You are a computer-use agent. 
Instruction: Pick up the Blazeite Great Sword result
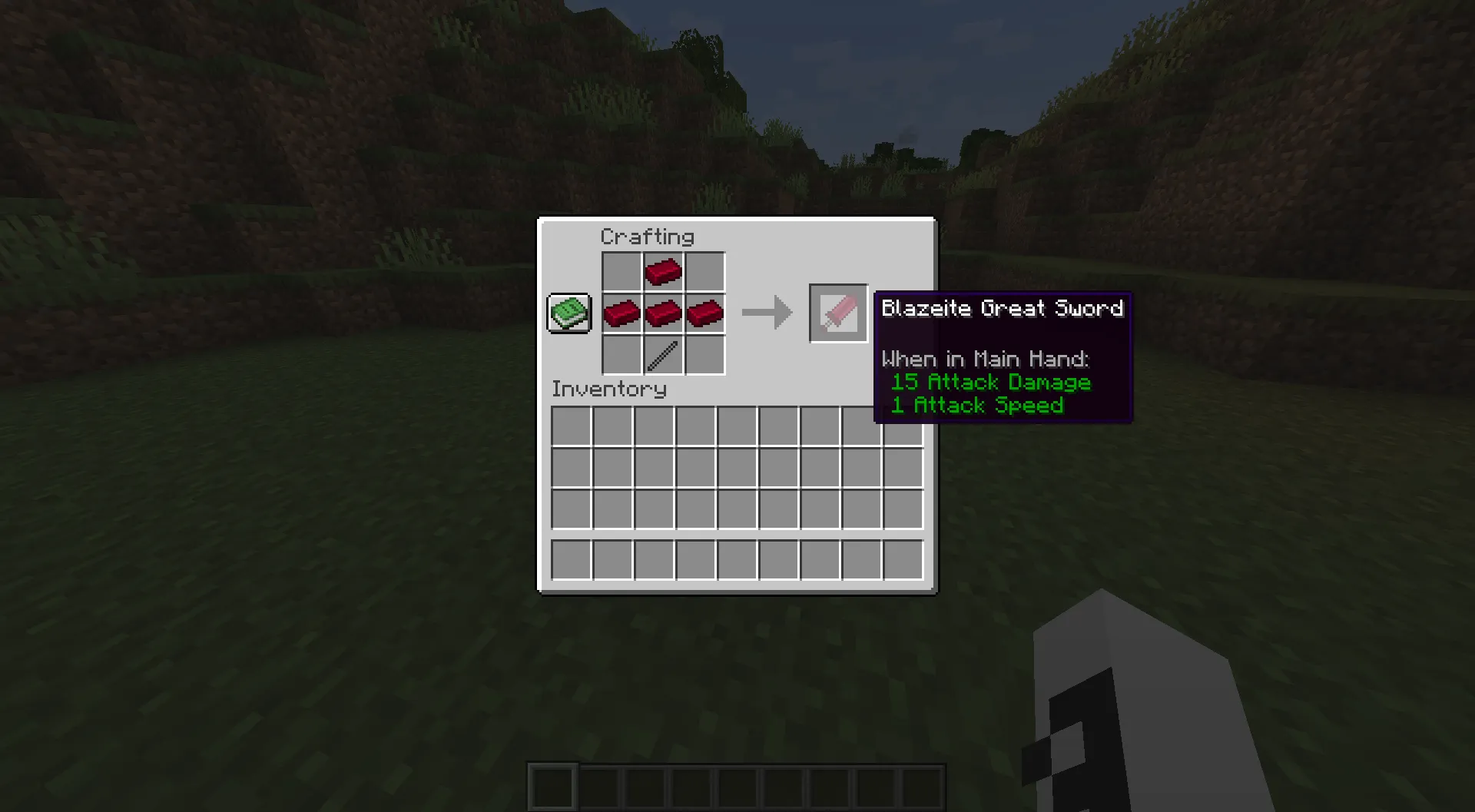pyautogui.click(x=837, y=313)
